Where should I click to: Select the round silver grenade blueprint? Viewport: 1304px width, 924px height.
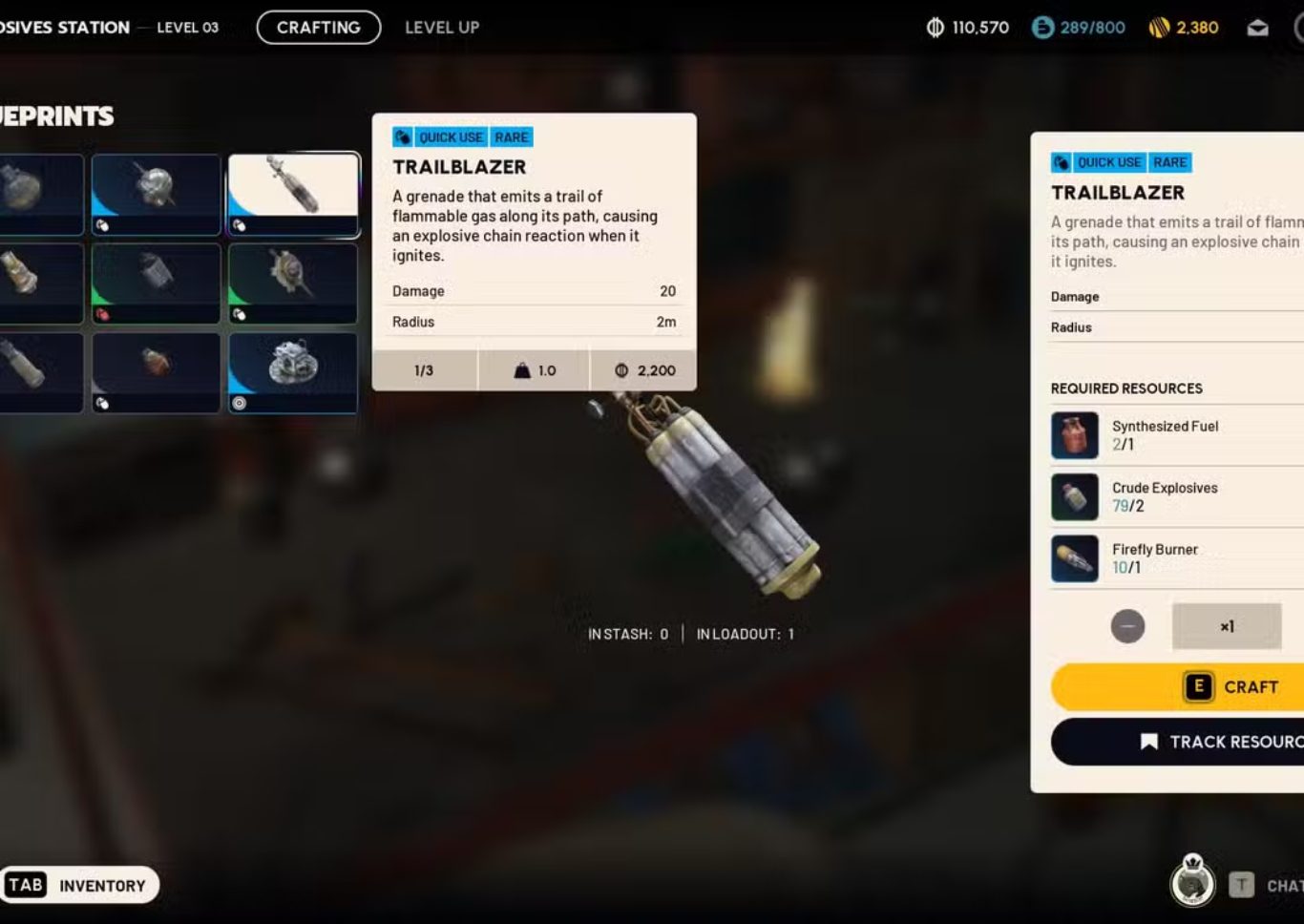click(x=156, y=194)
